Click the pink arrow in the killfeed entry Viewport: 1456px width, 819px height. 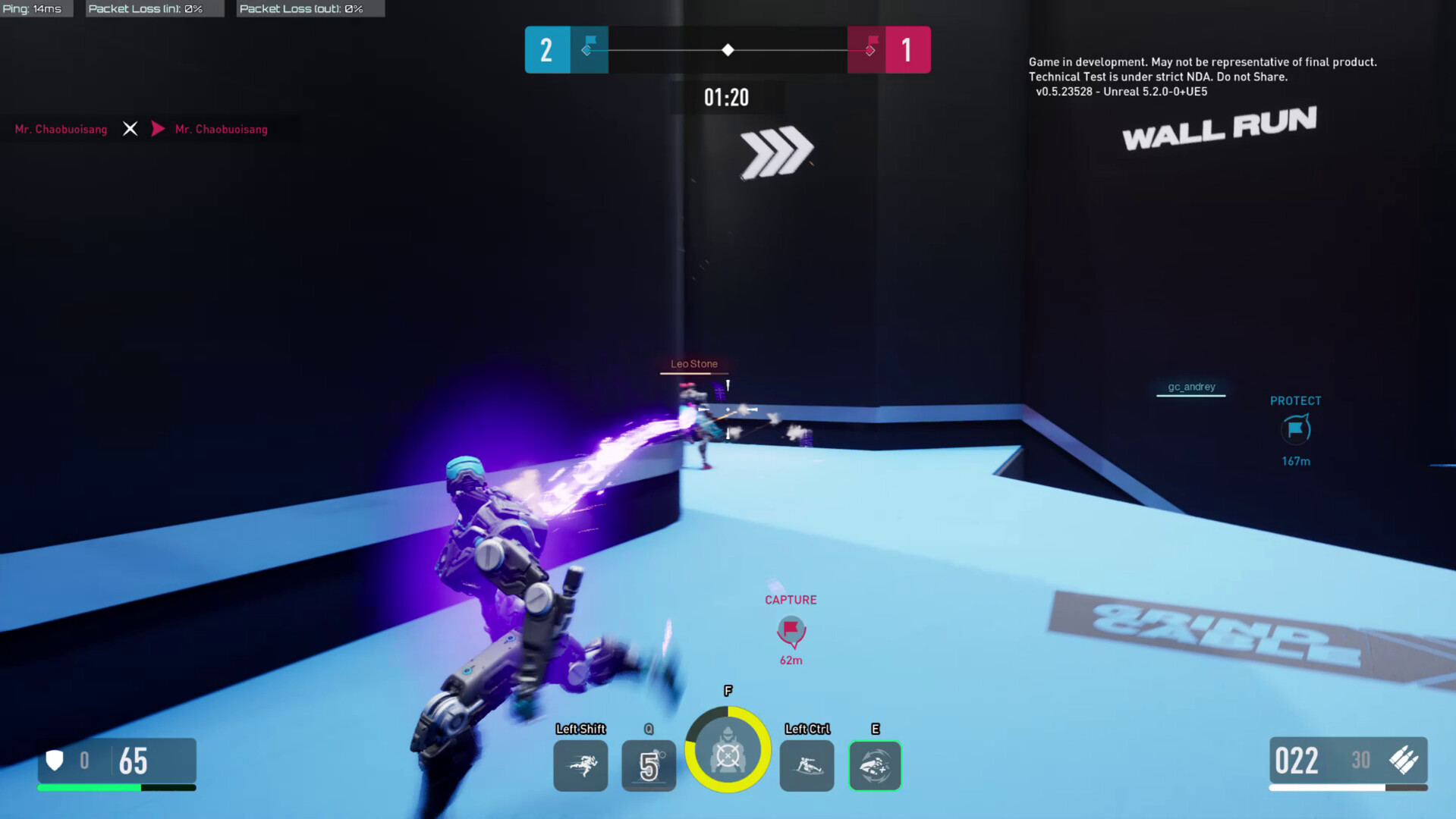(158, 129)
